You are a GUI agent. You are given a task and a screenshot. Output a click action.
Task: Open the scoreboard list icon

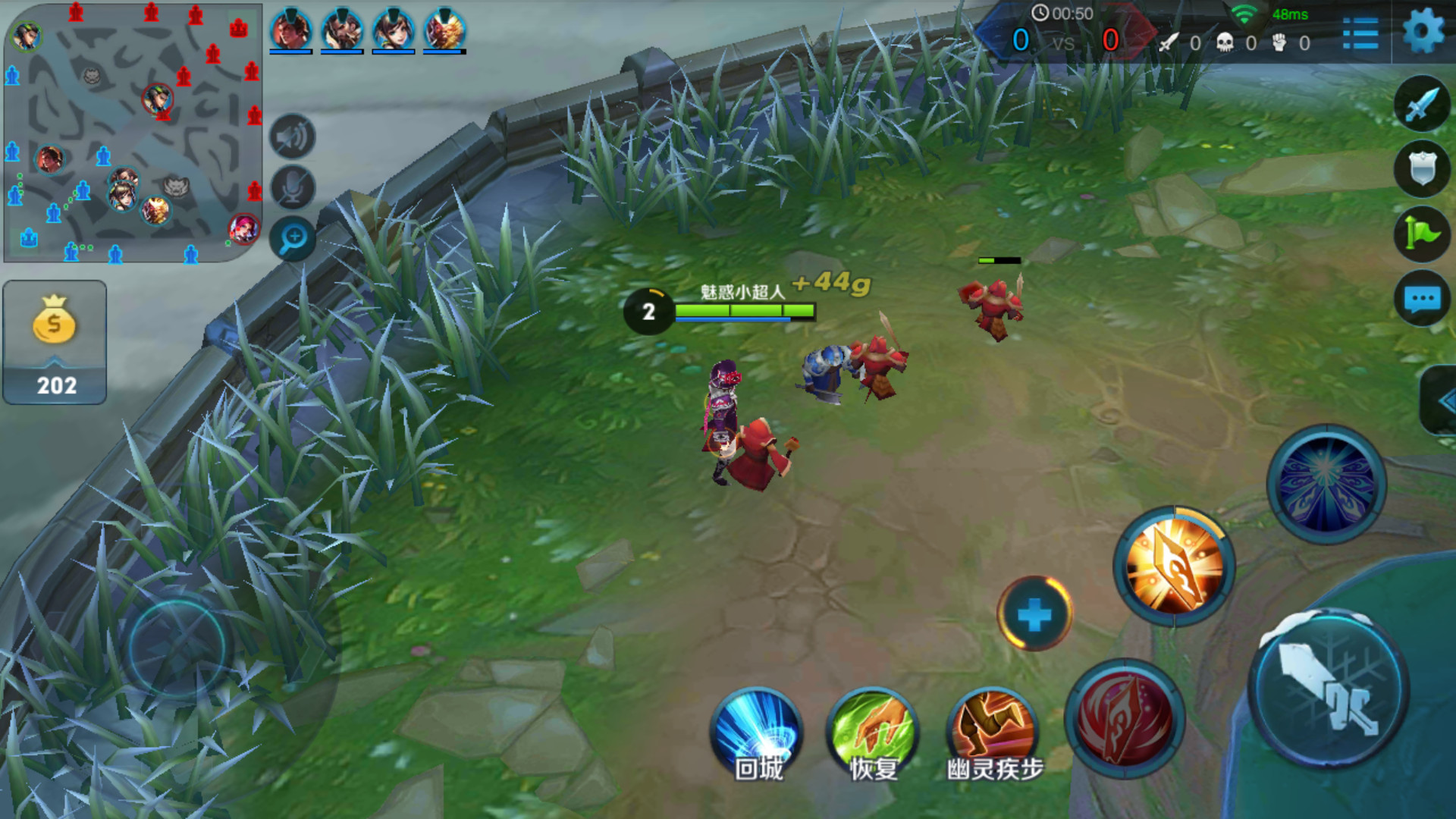click(x=1360, y=33)
